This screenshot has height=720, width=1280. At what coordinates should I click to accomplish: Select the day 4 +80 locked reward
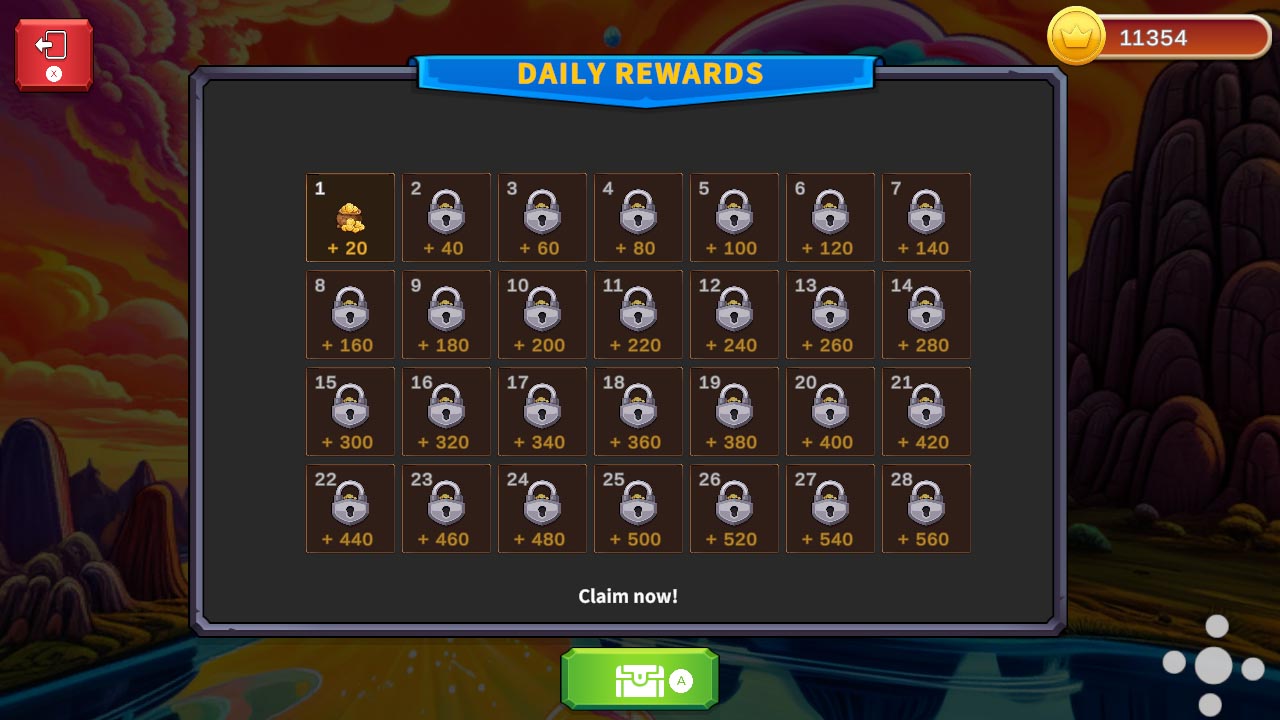coord(638,215)
